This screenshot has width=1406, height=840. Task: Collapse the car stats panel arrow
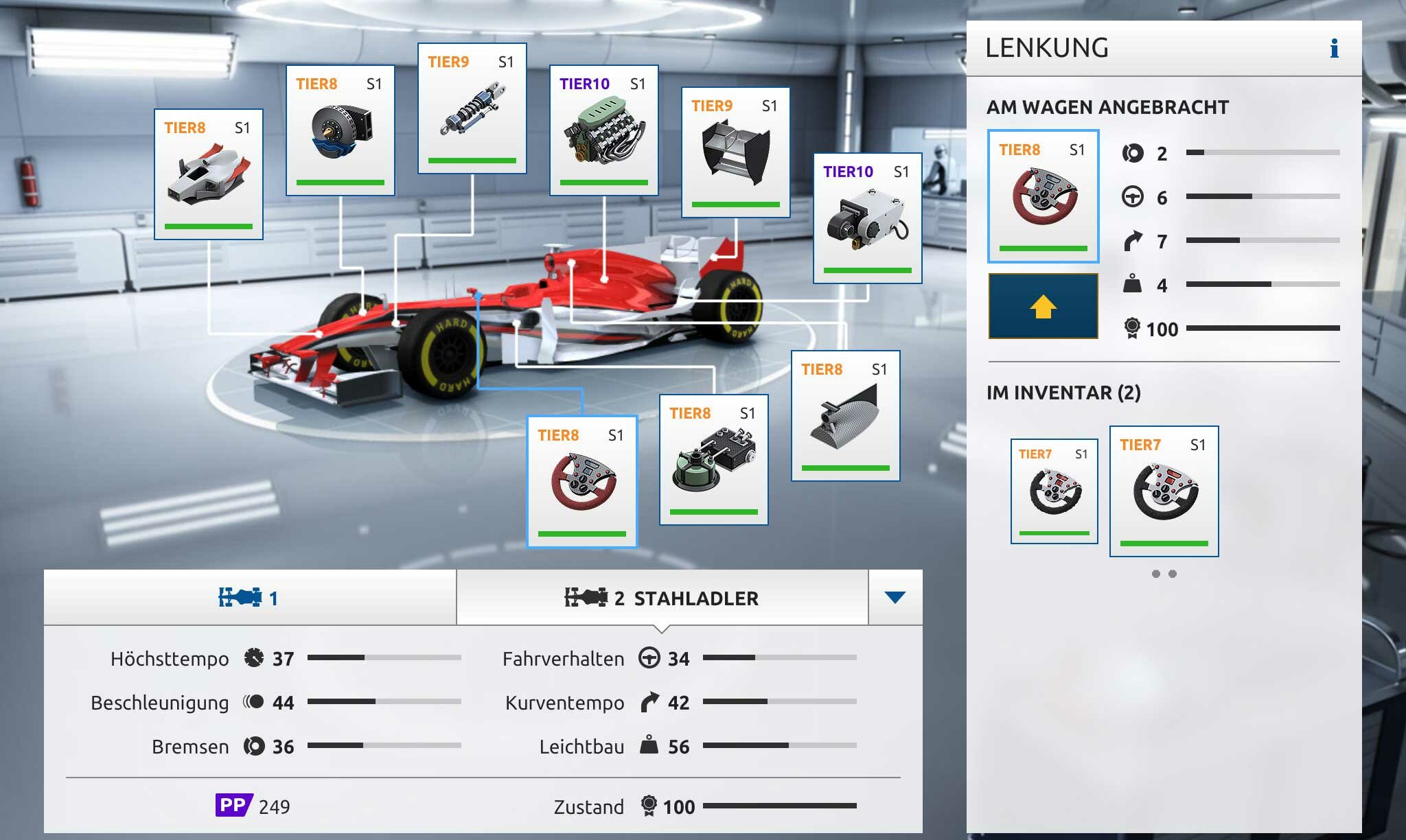(895, 598)
